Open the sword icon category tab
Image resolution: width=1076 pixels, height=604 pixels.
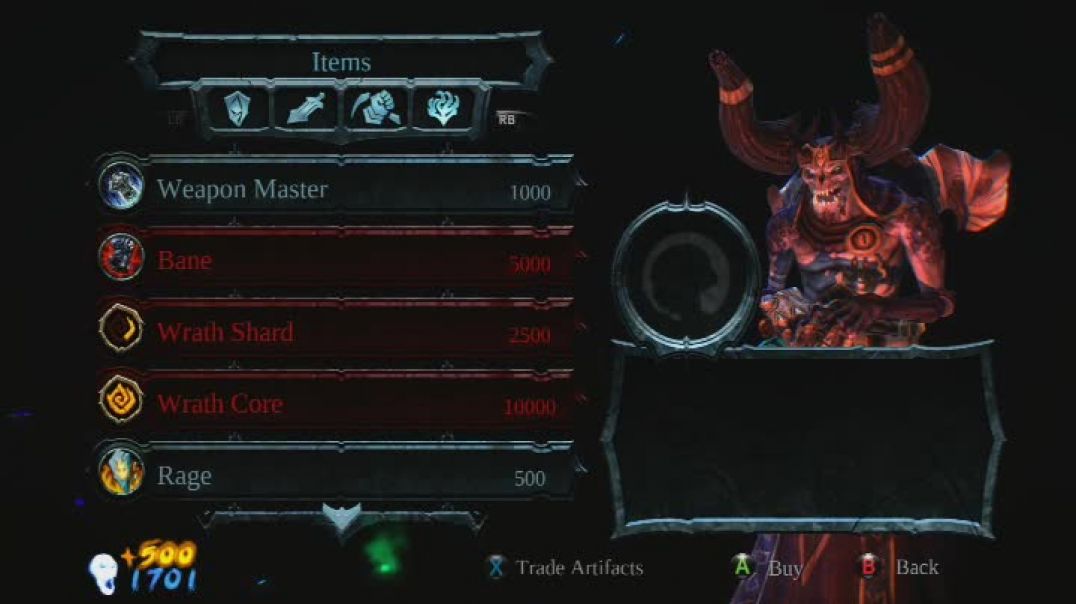pos(306,107)
